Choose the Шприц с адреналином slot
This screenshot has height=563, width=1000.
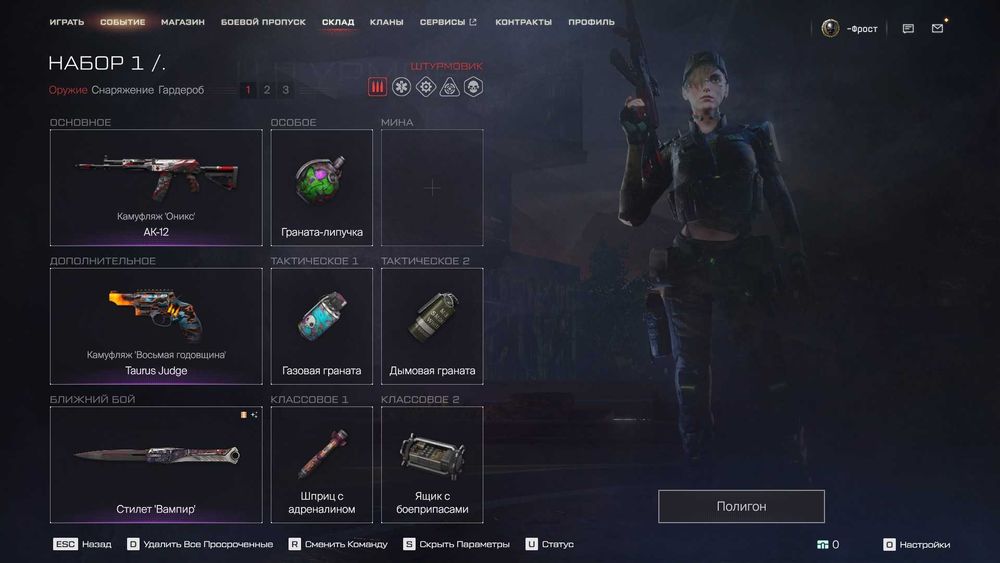pyautogui.click(x=322, y=464)
